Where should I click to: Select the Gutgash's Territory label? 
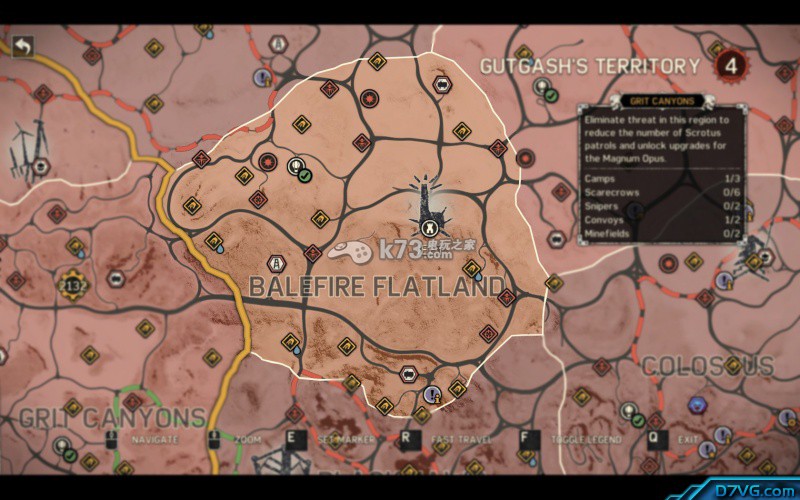590,67
